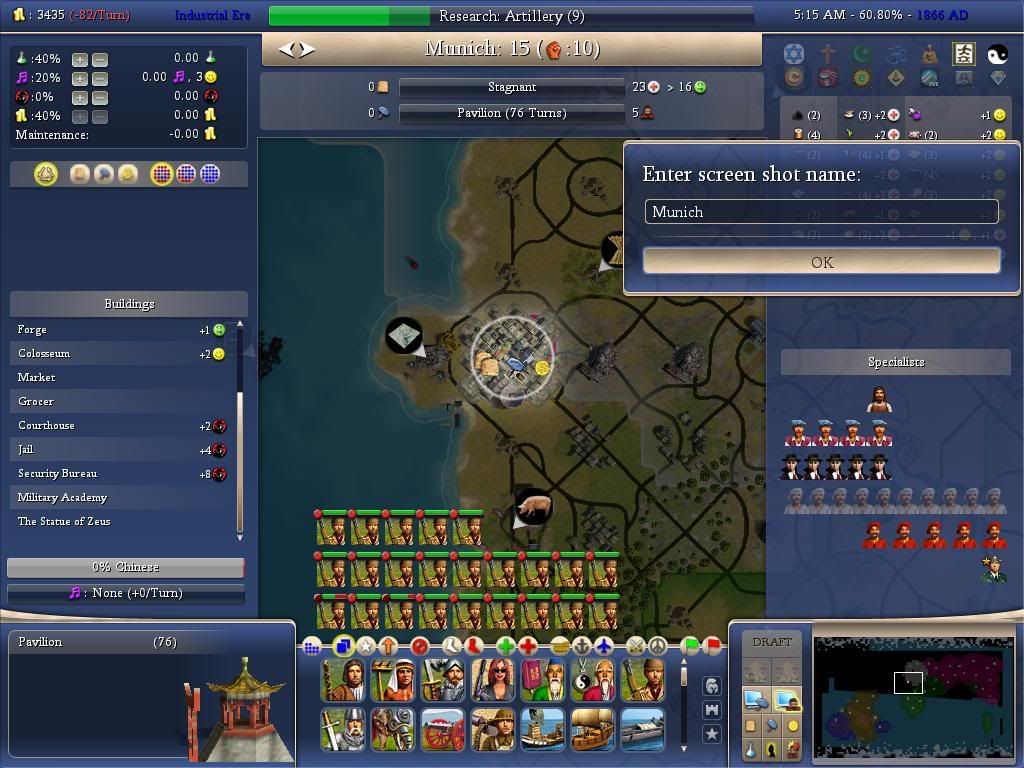
Task: Select the highlighted Confucianism religion icon
Action: tap(964, 53)
